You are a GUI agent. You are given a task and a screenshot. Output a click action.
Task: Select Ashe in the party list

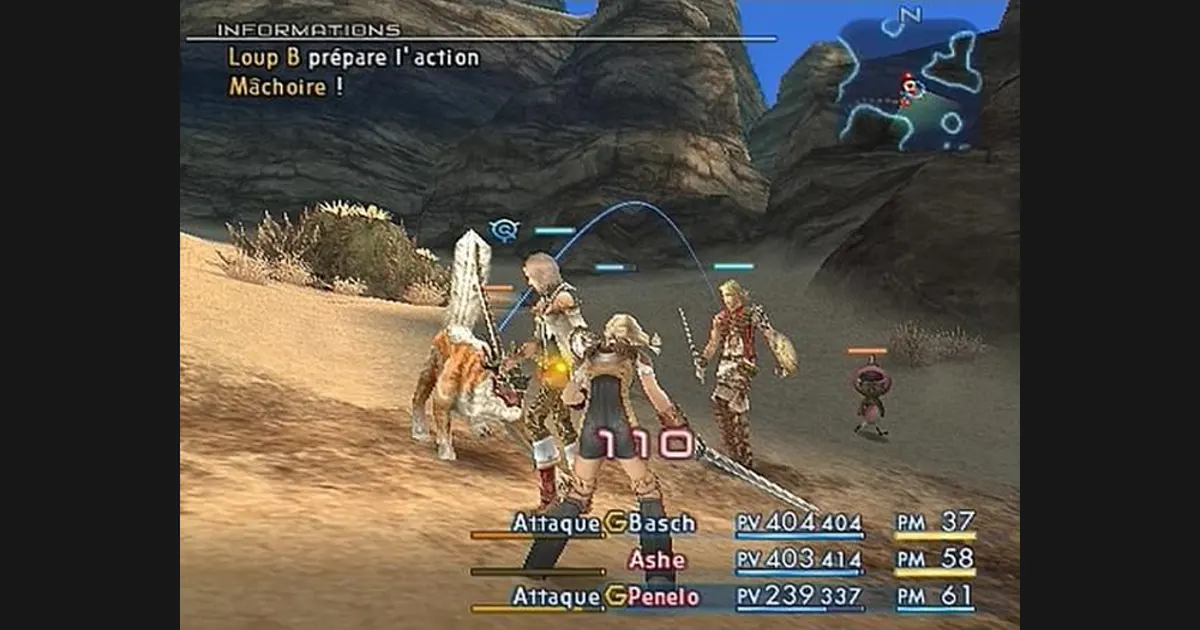(x=657, y=560)
